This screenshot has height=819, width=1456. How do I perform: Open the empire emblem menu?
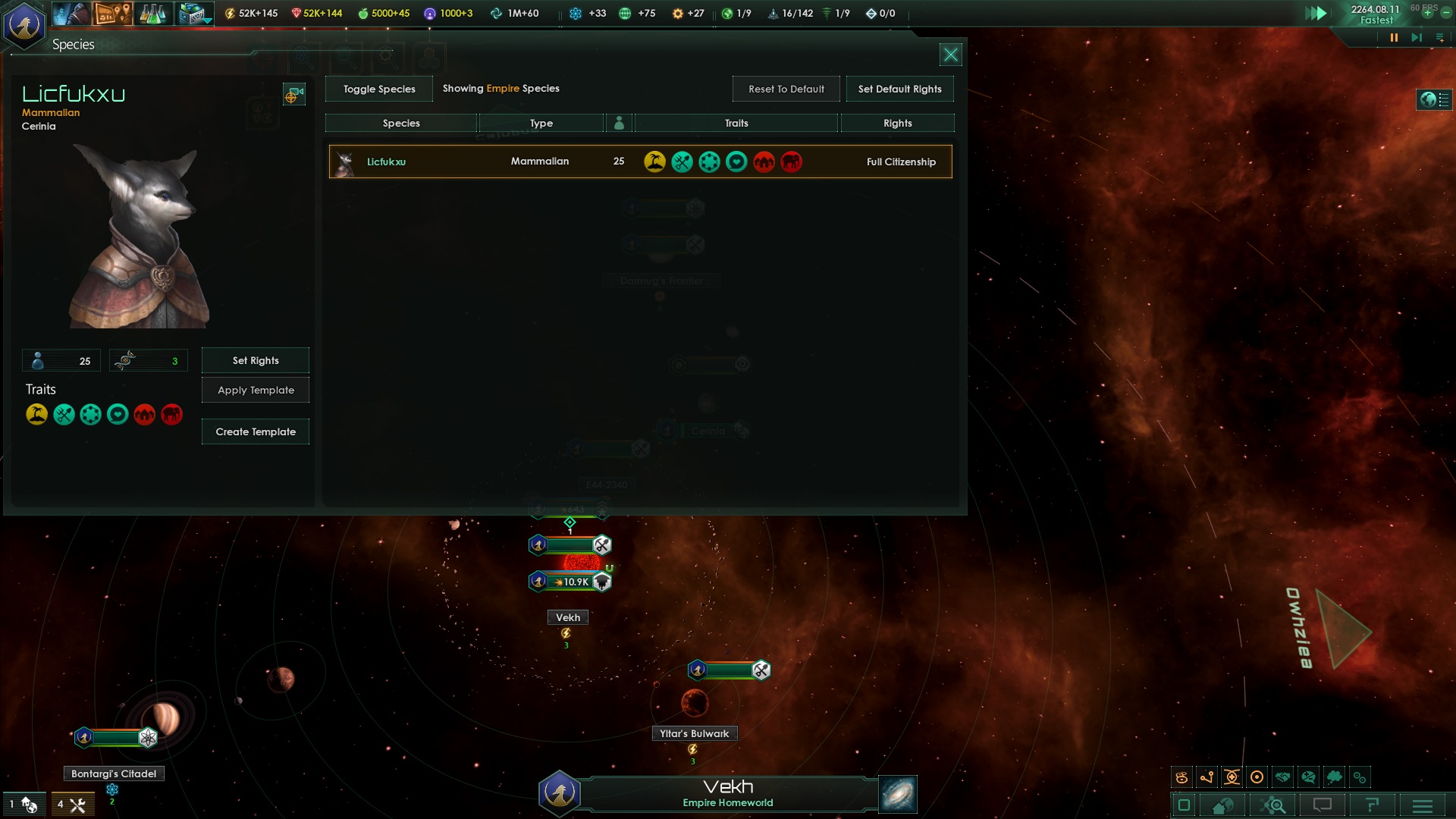click(25, 25)
